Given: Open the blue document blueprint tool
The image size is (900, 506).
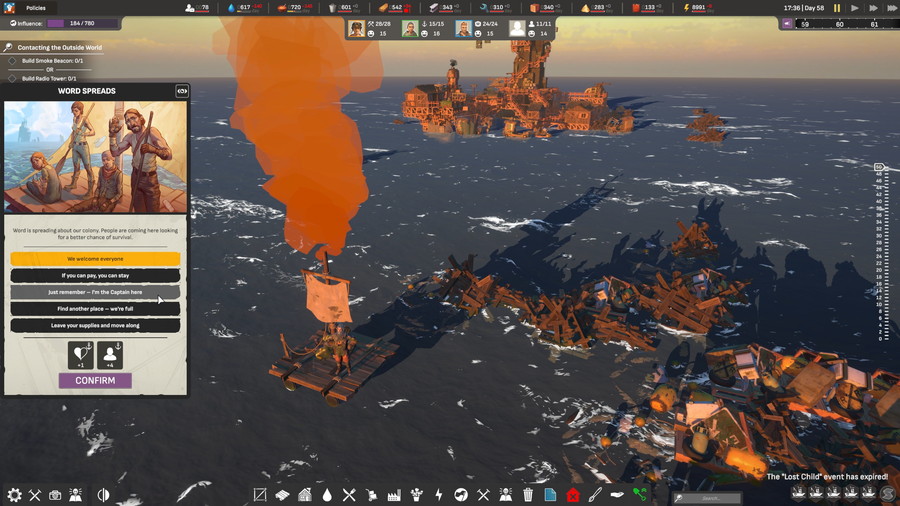Looking at the screenshot, I should pos(550,494).
